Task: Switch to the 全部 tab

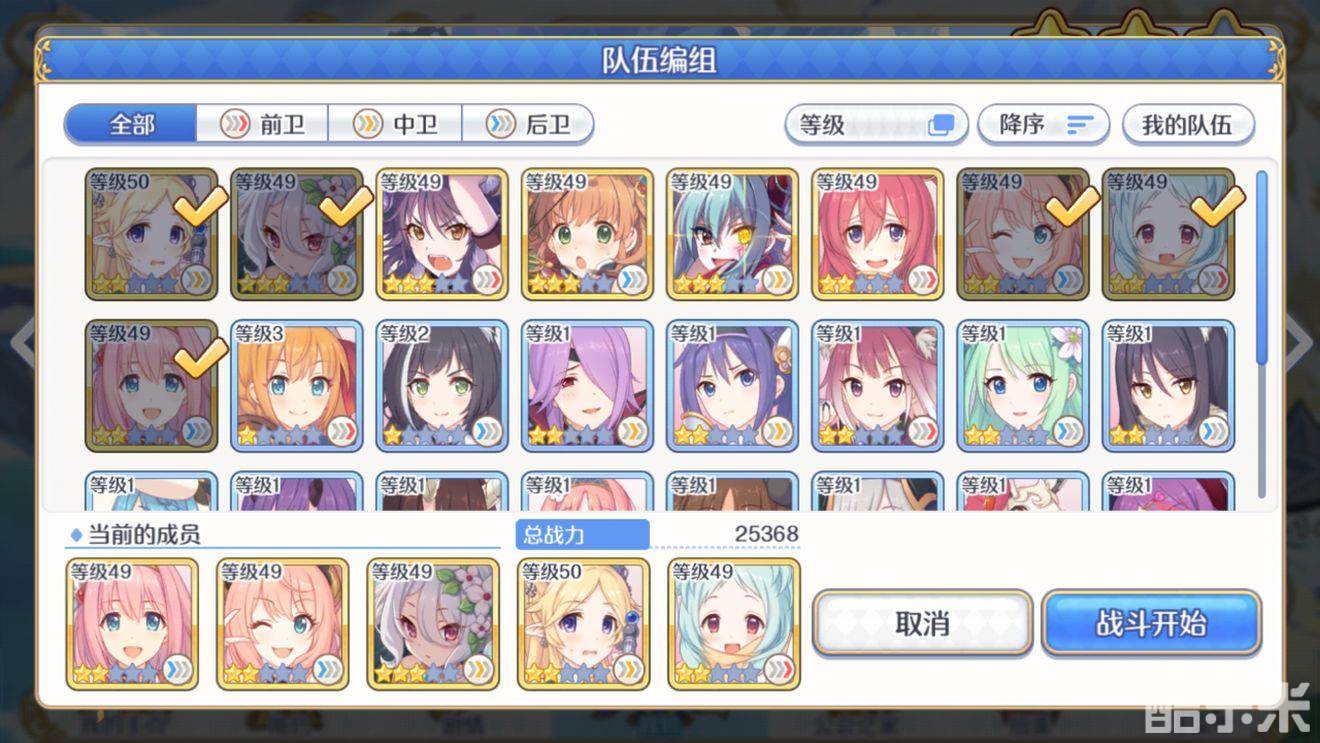Action: click(x=131, y=124)
